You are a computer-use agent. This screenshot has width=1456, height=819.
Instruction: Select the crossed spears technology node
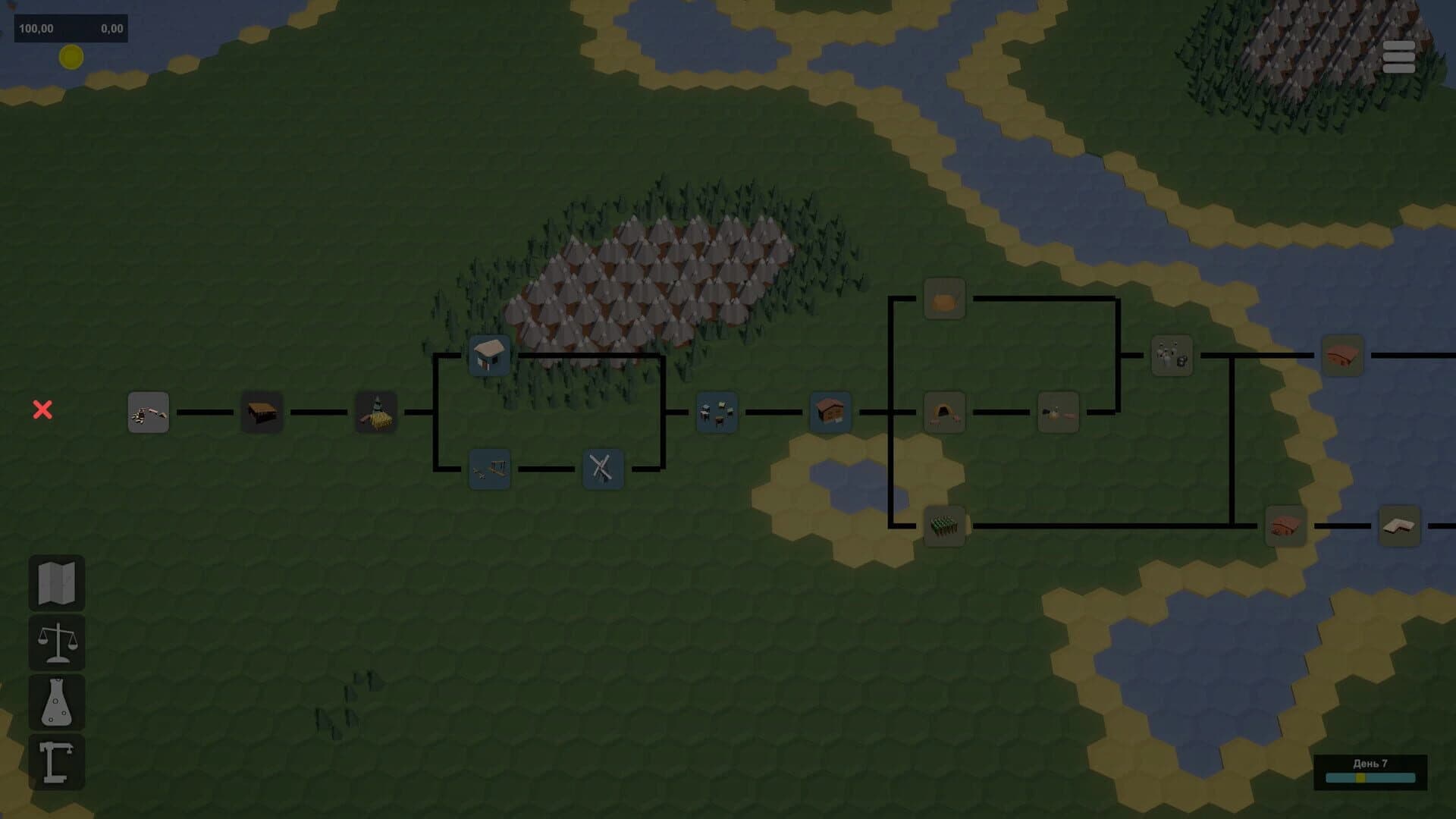603,469
